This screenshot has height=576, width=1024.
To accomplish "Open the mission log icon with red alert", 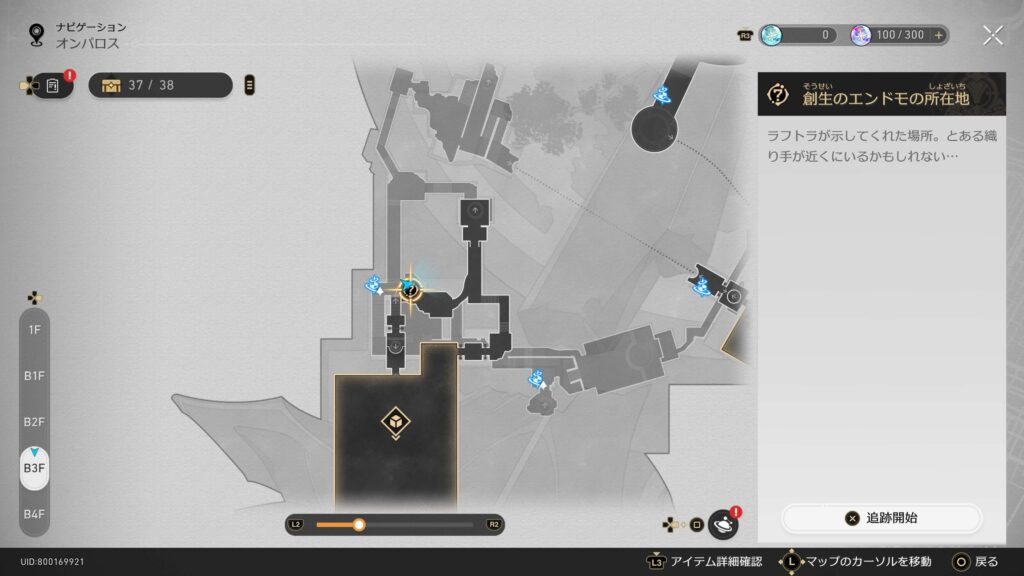I will point(53,86).
